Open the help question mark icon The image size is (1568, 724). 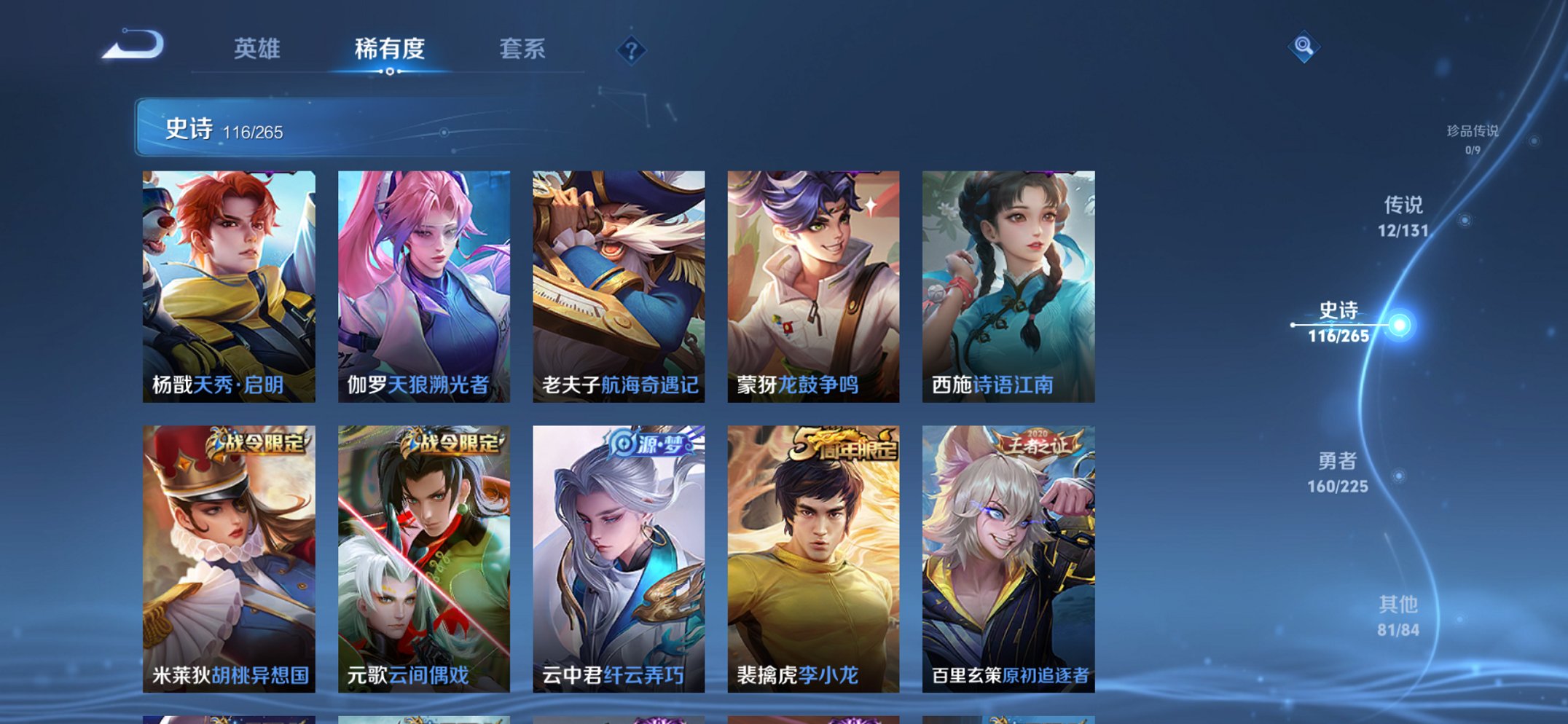point(632,50)
